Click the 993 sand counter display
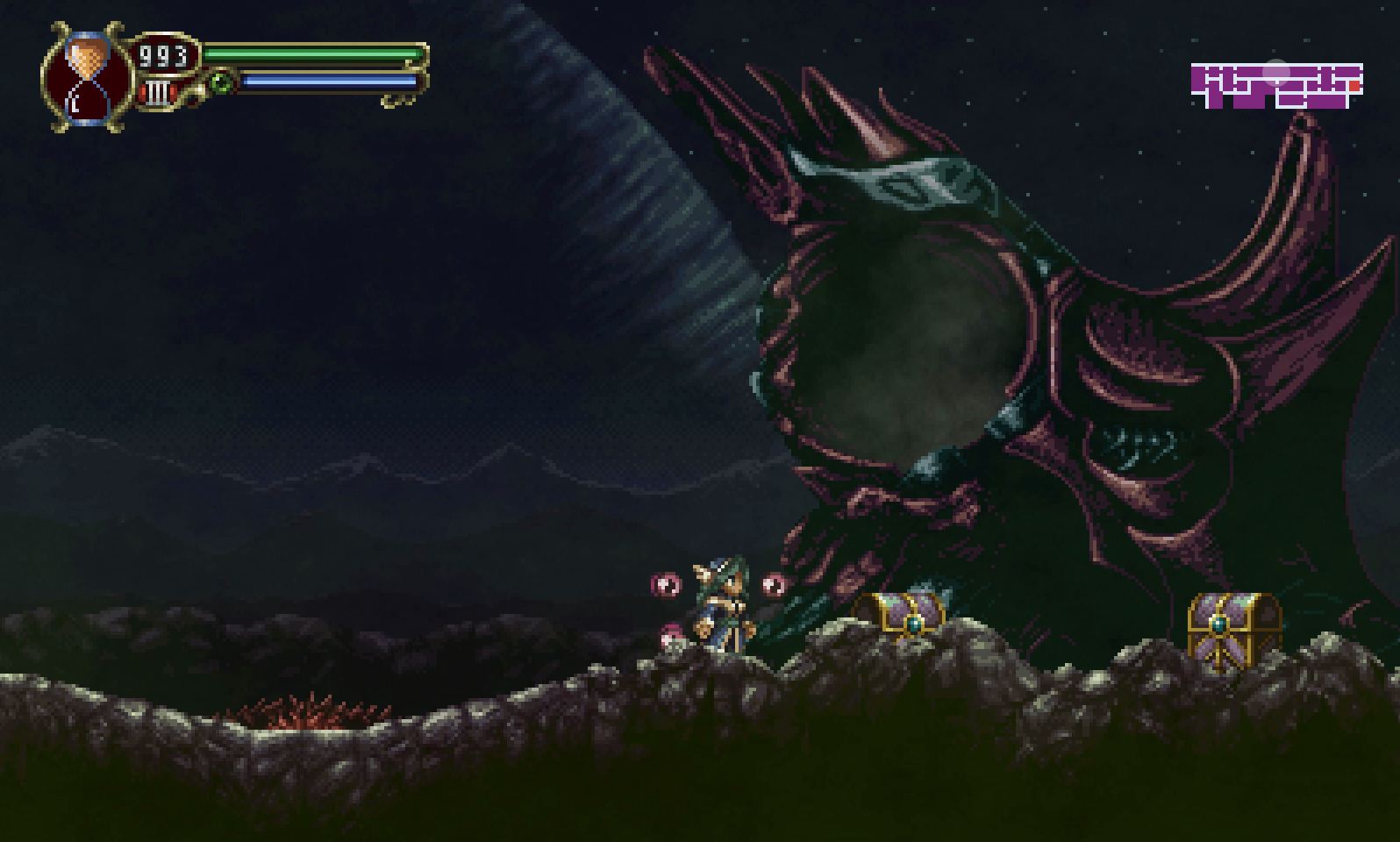The width and height of the screenshot is (1400, 842). tap(162, 54)
